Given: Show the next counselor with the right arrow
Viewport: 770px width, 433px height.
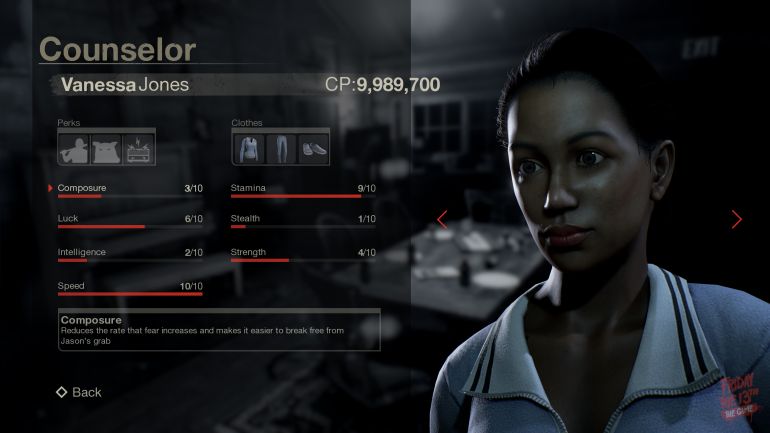Looking at the screenshot, I should [737, 219].
